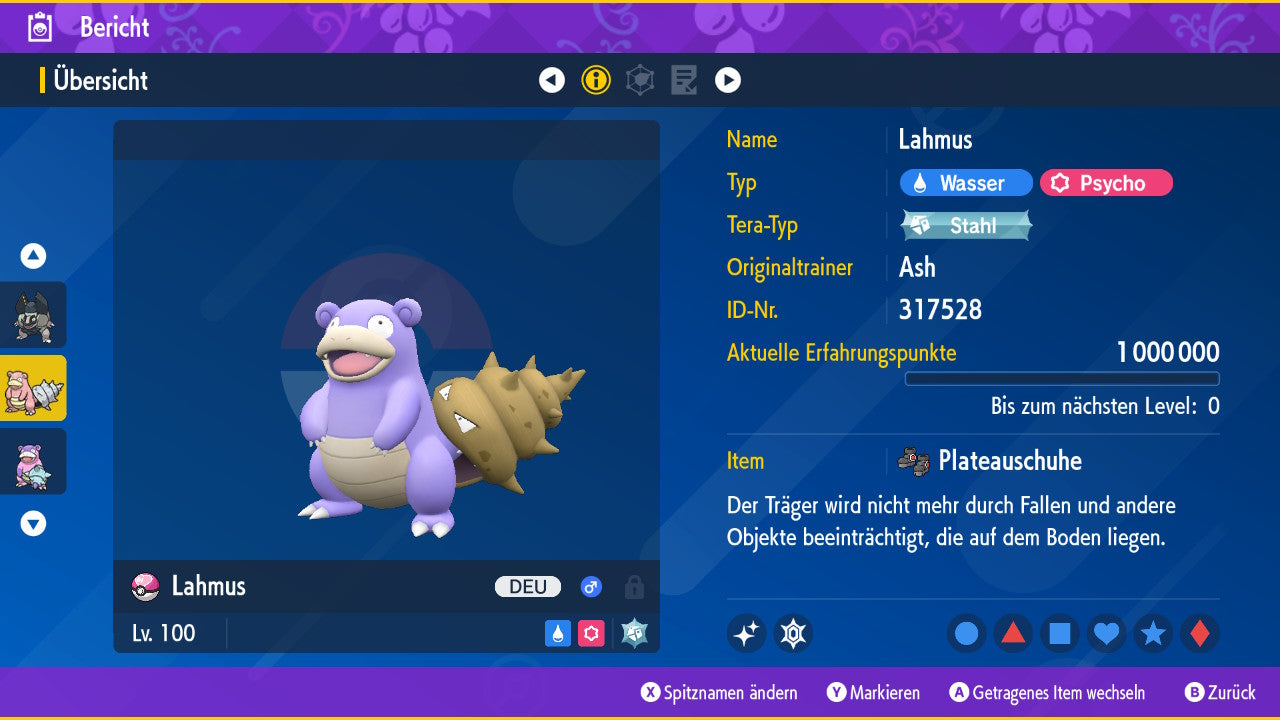
Task: Click the Bericht clipboard icon
Action: pyautogui.click(x=41, y=27)
